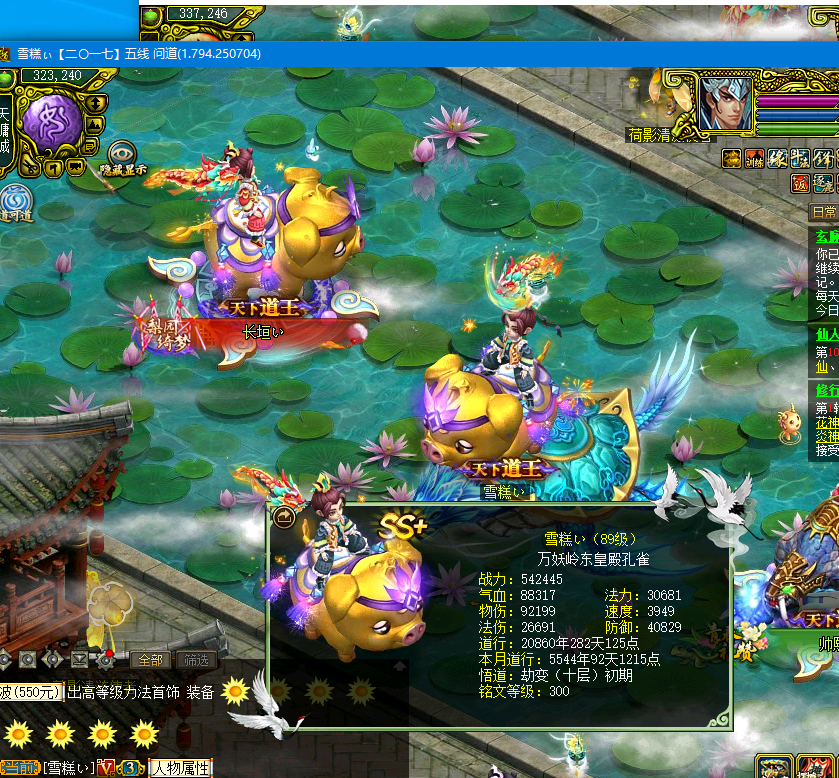839x778 pixels.
Task: Activate the 缘 buff icon
Action: (x=779, y=158)
